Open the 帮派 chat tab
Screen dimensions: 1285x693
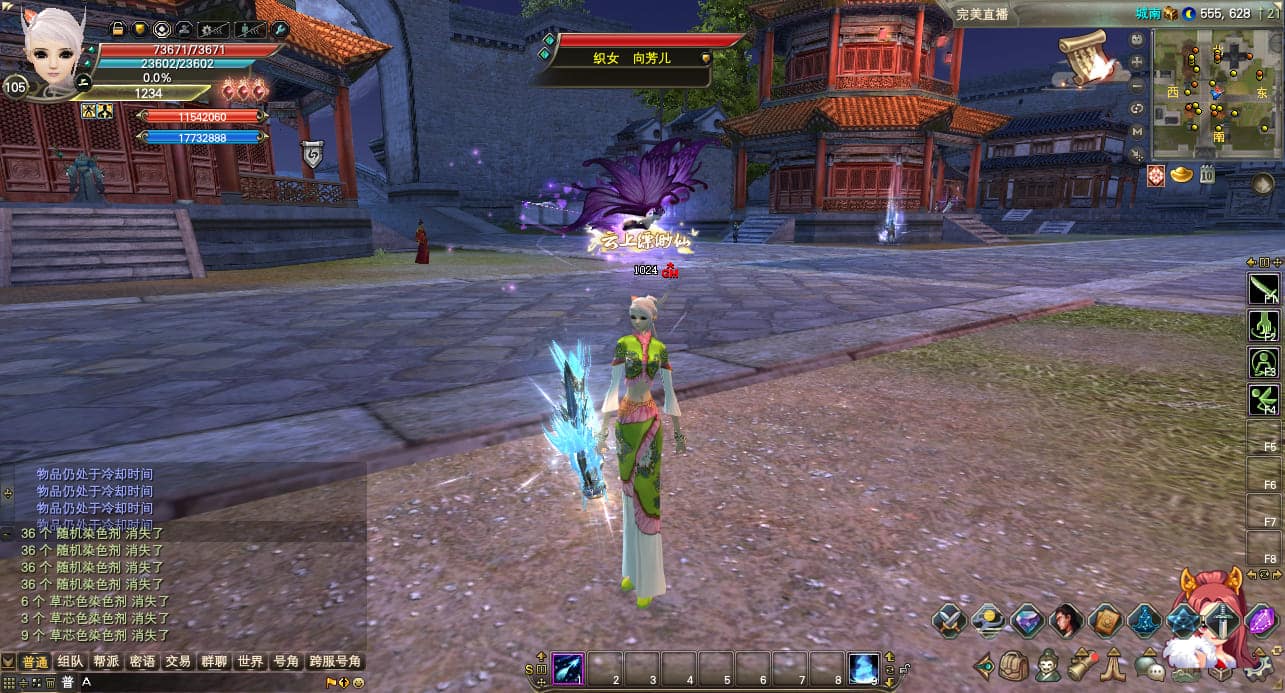106,662
